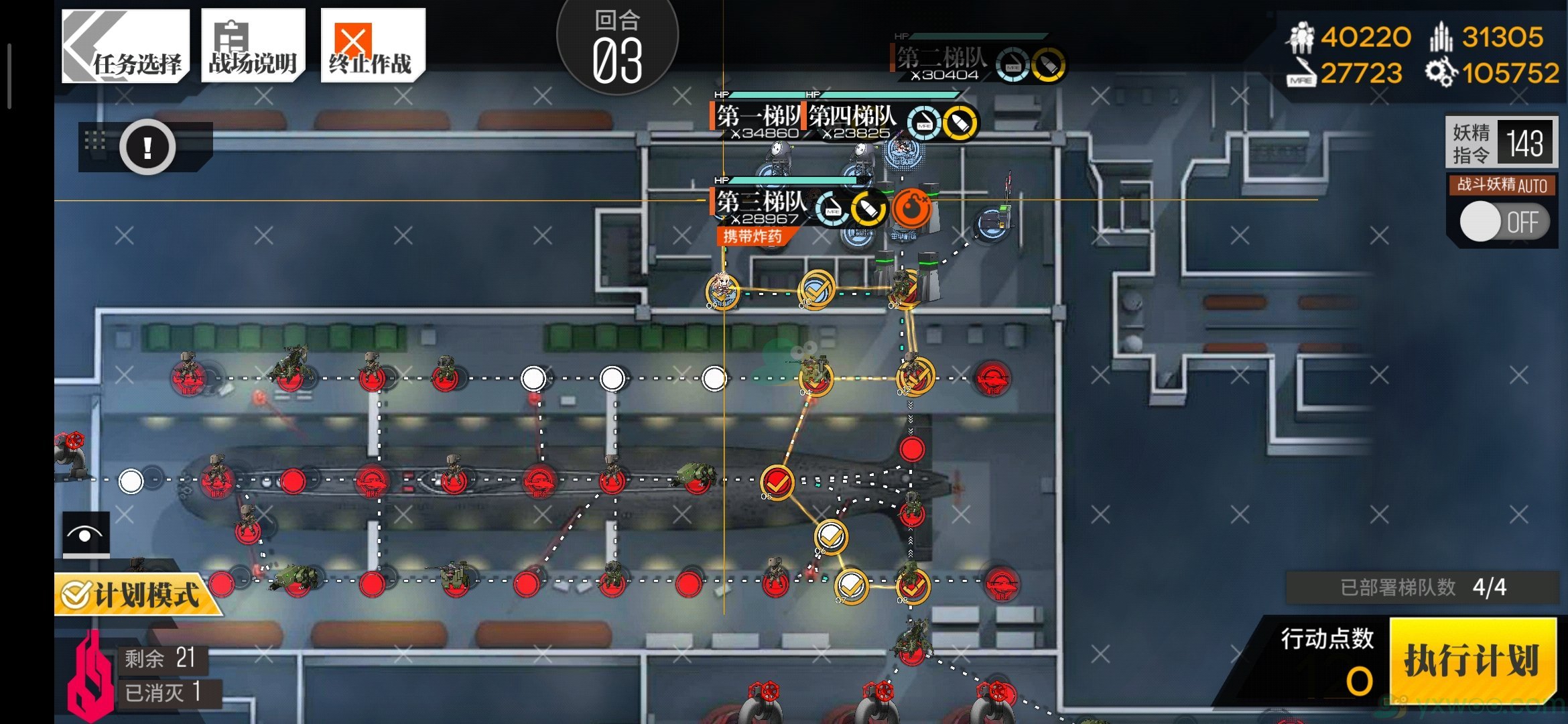
Task: Toggle the 战斗妖精 AUTO switch
Action: click(x=1504, y=222)
